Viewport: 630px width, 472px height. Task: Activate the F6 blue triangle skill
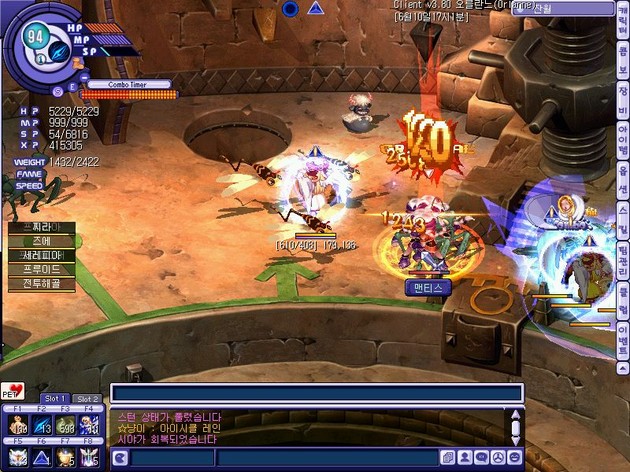coord(42,457)
